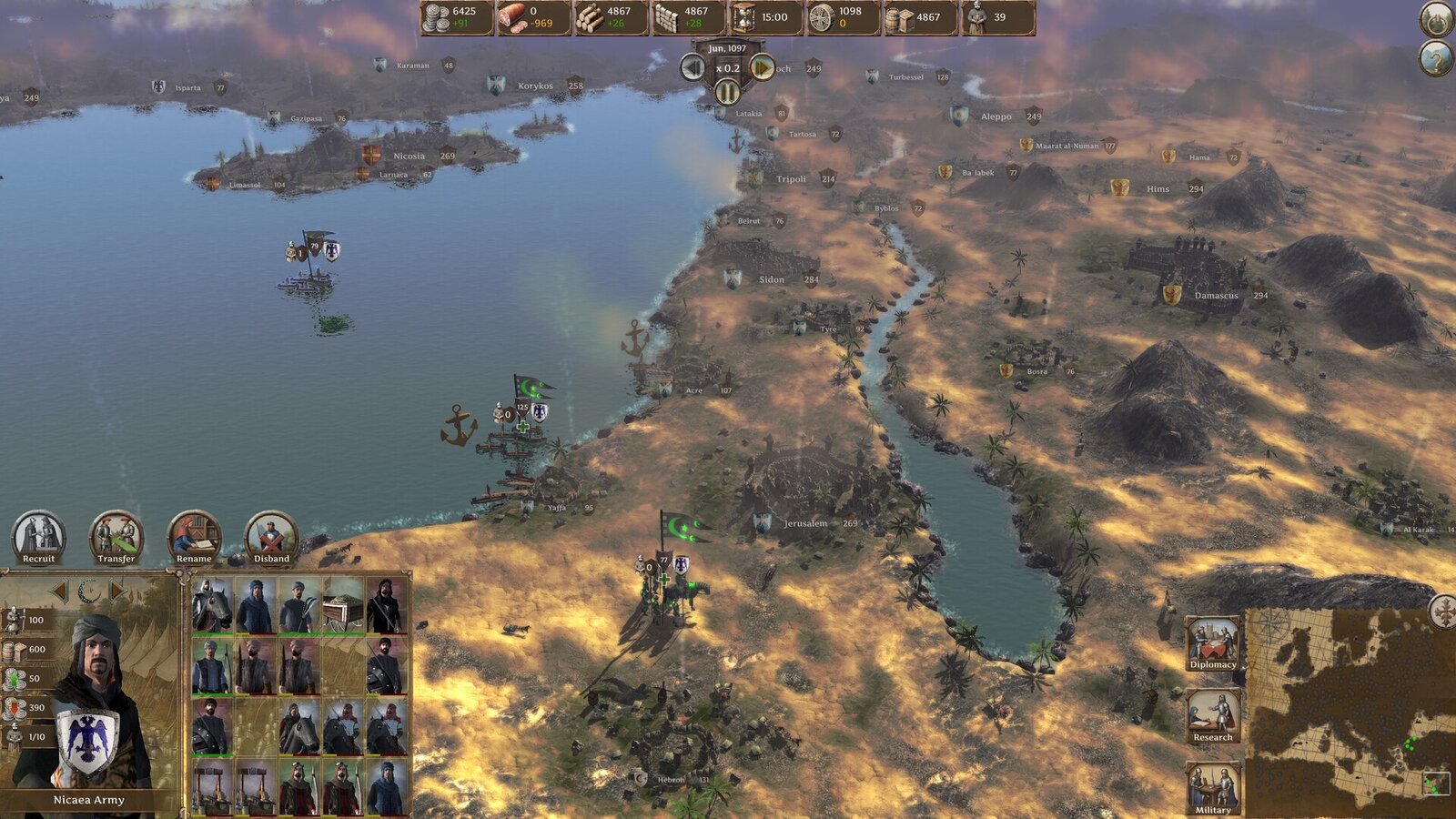Click the Damascus settlement label
1456x819 pixels.
point(1217,295)
